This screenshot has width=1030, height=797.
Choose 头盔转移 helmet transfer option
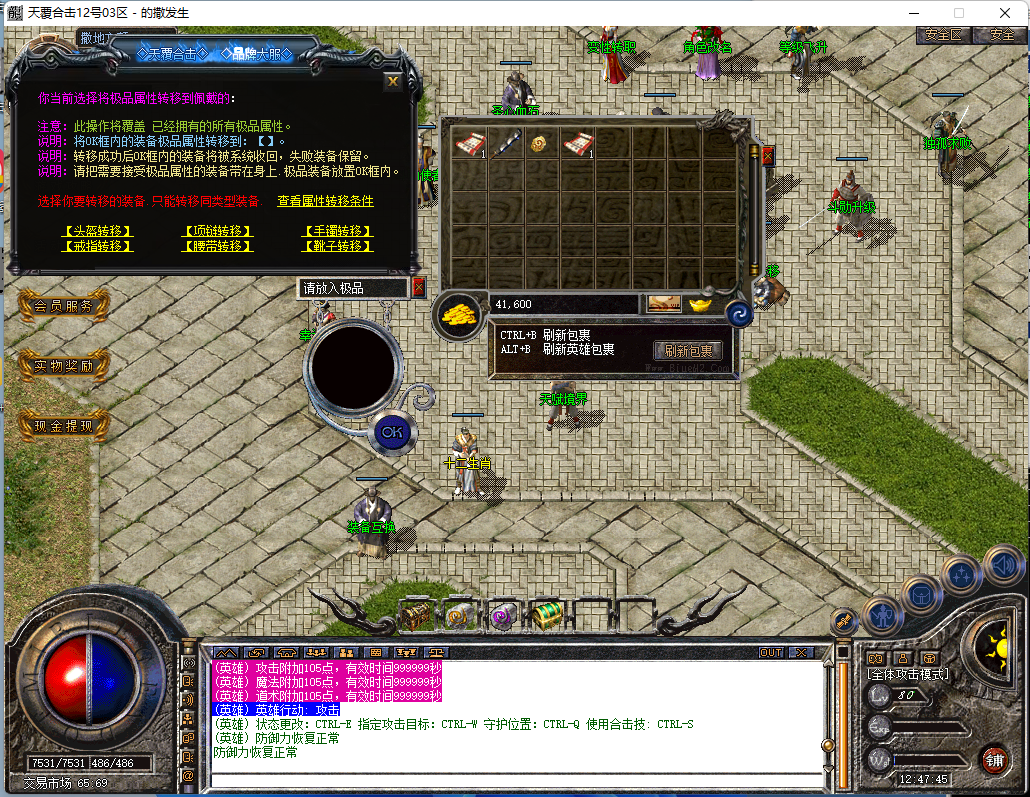point(97,231)
